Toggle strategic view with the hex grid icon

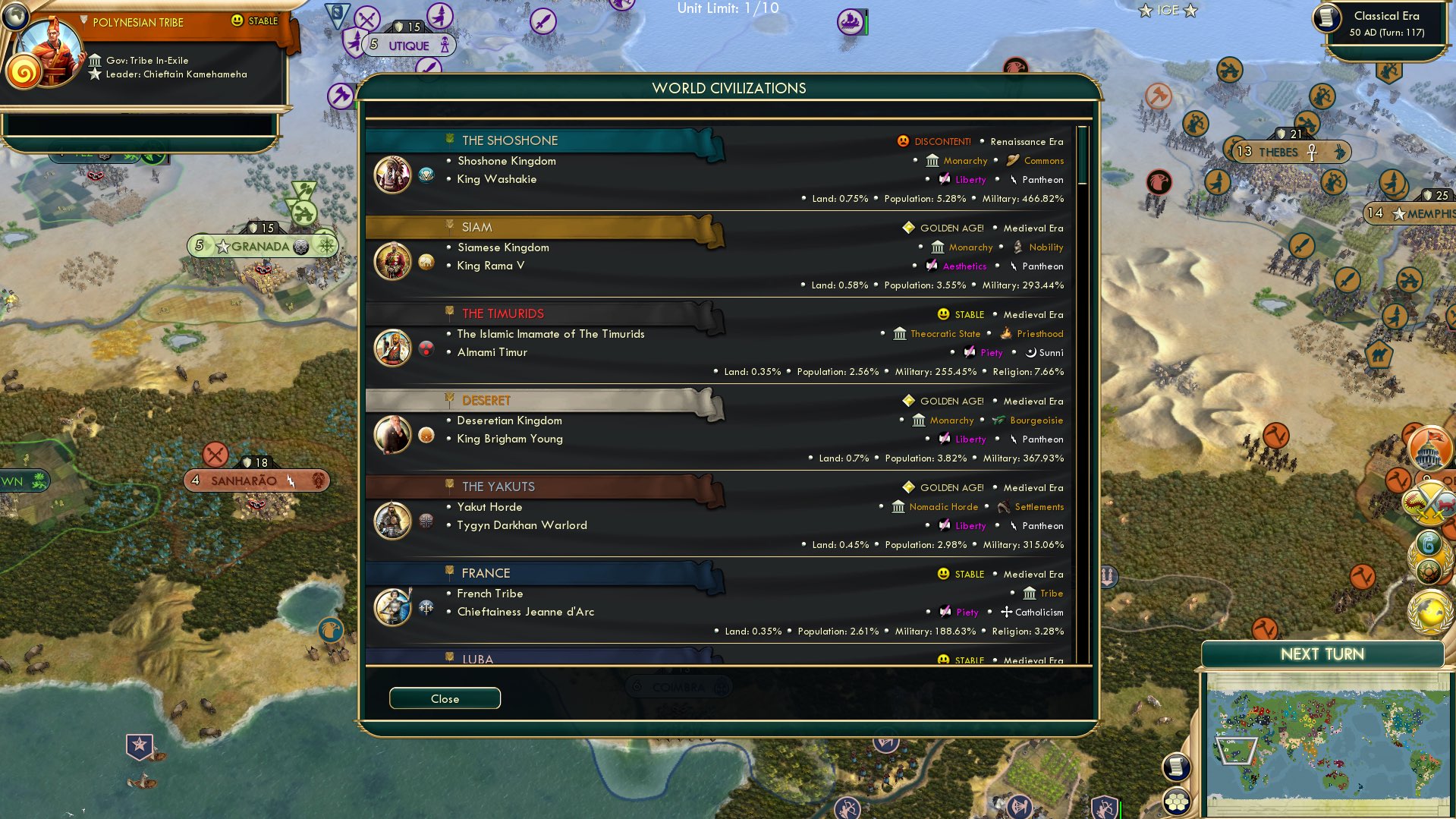pyautogui.click(x=1176, y=802)
